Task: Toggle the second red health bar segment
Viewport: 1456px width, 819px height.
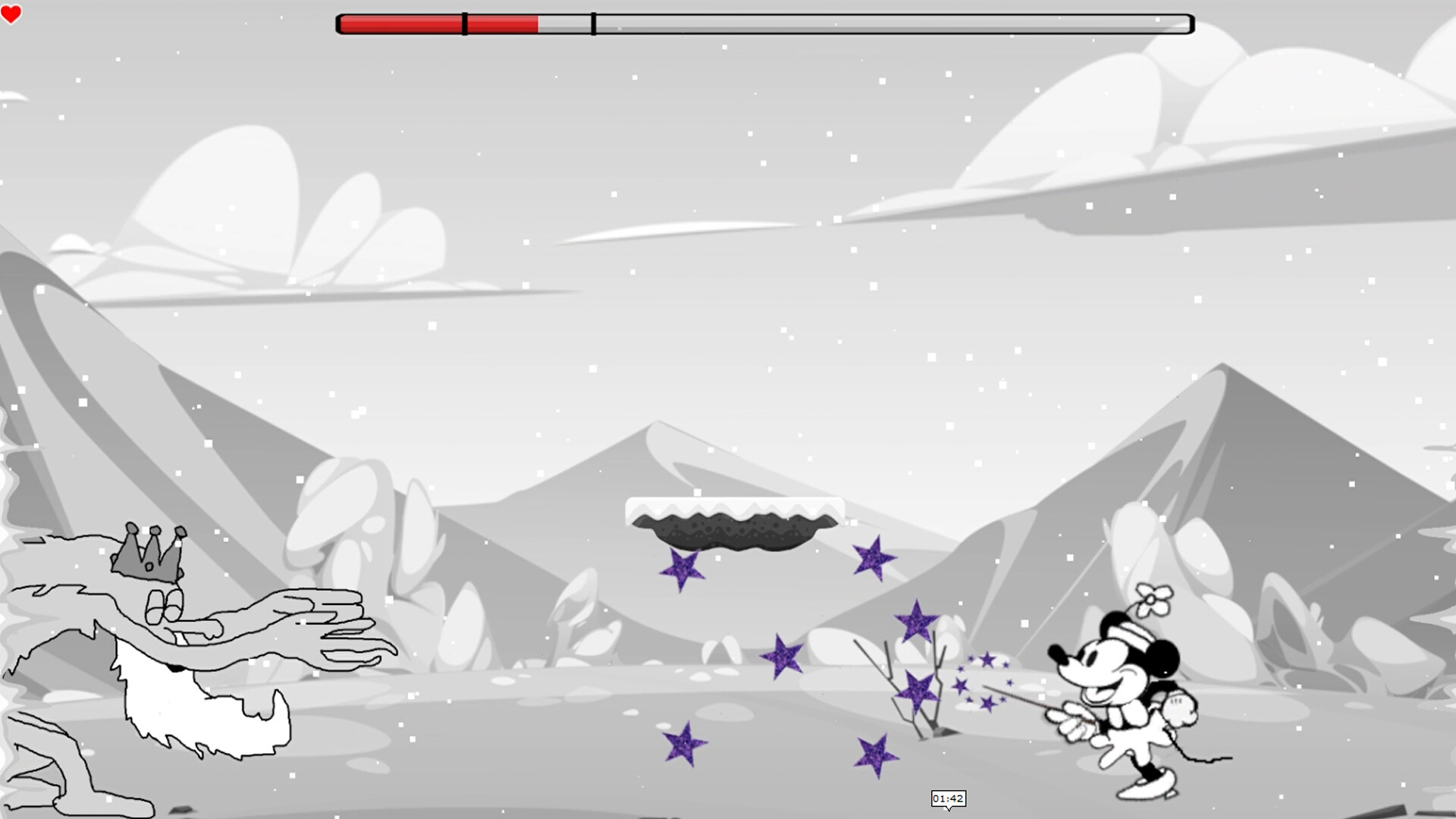Action: pyautogui.click(x=500, y=23)
